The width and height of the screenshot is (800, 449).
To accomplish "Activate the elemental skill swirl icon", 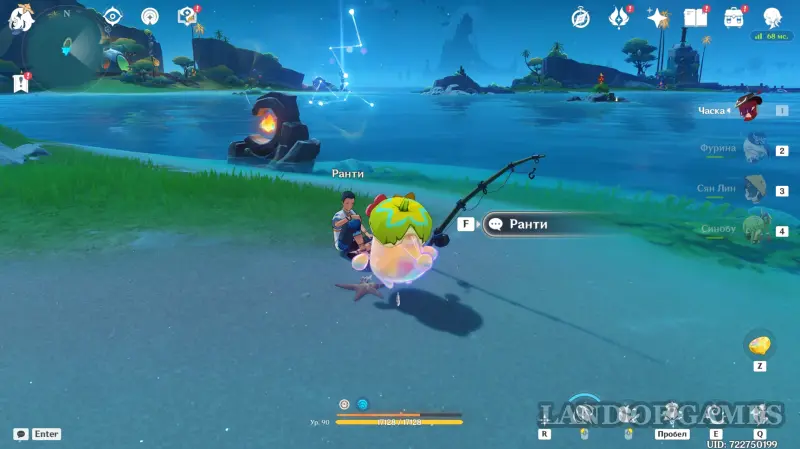I will pyautogui.click(x=716, y=412).
